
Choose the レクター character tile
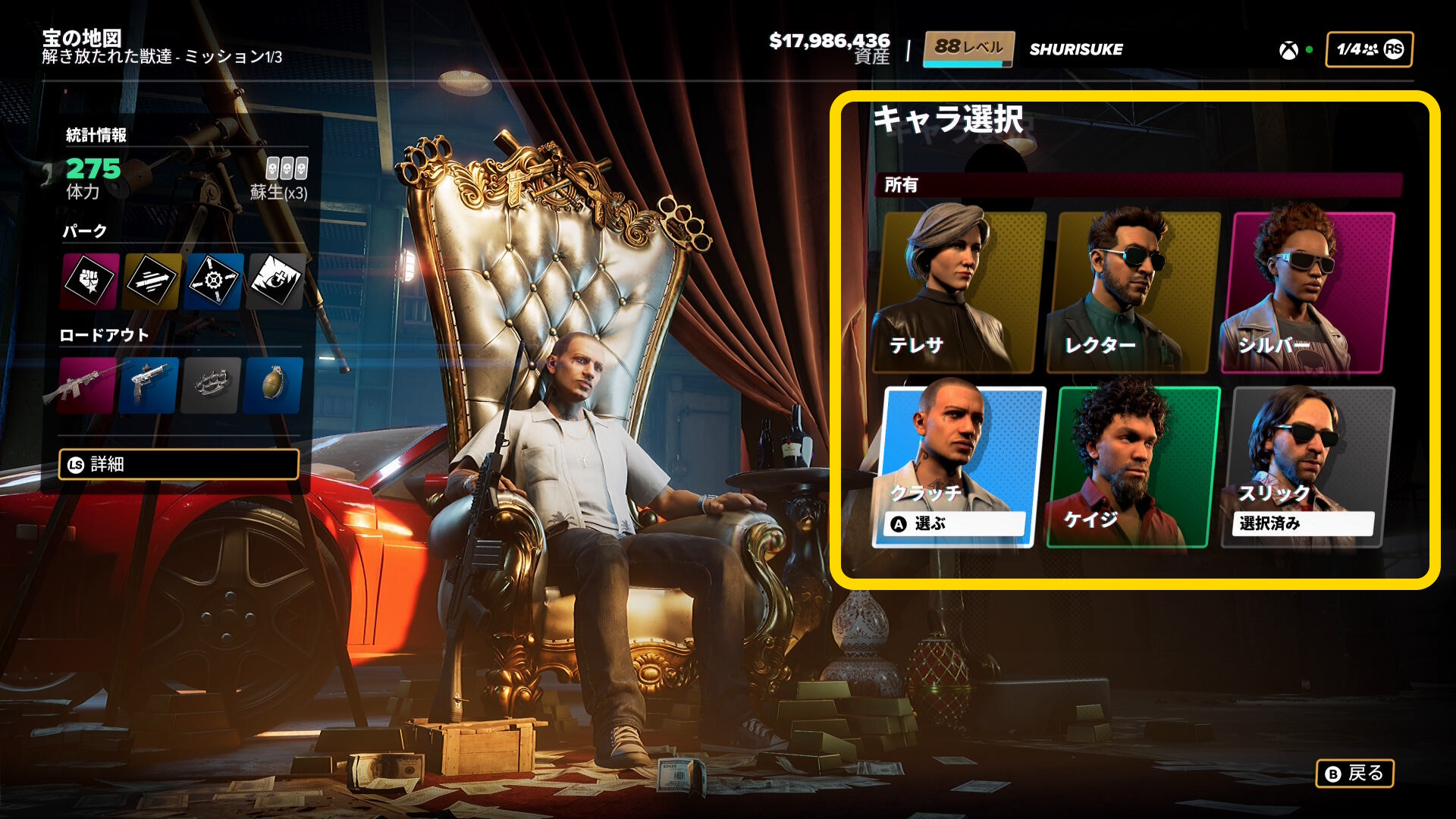point(1134,292)
